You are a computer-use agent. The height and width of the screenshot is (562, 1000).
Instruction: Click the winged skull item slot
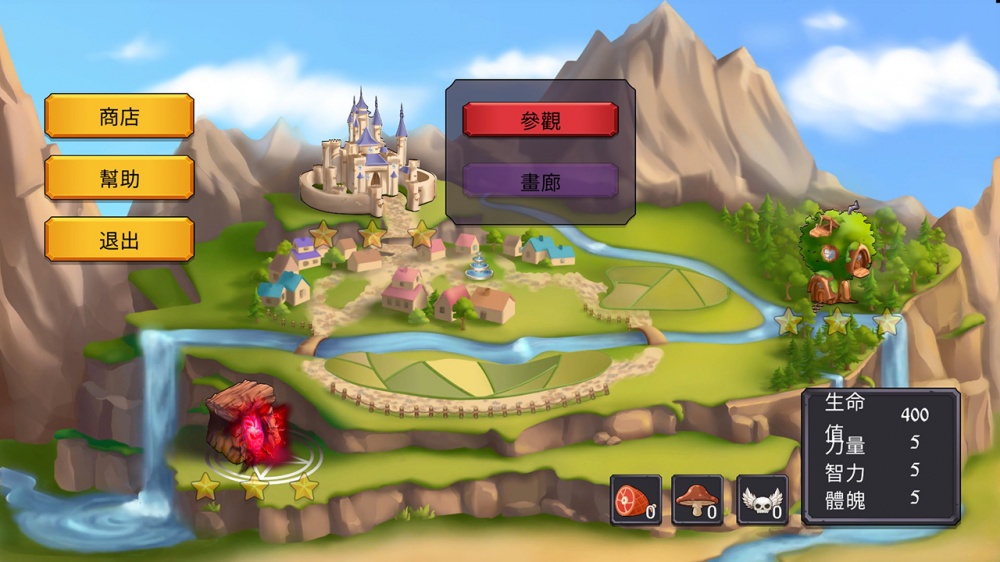click(763, 499)
